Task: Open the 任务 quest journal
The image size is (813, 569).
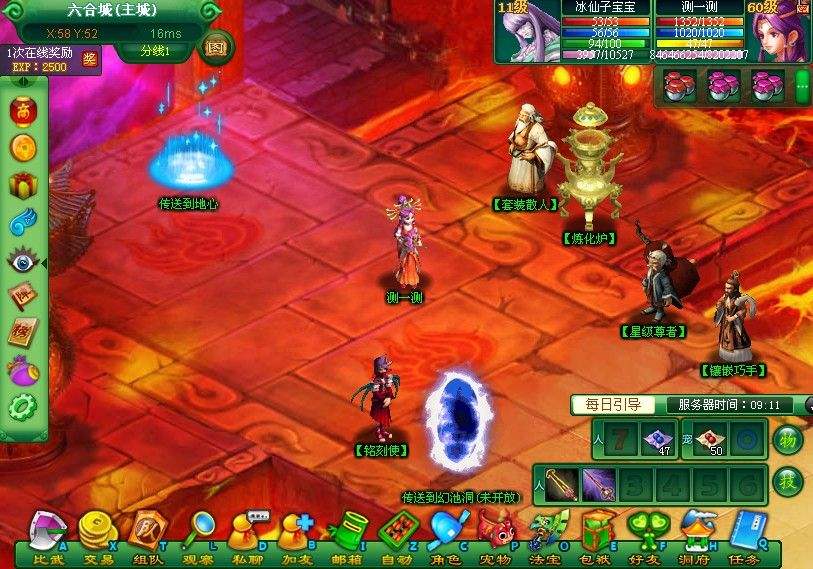Action: [746, 531]
